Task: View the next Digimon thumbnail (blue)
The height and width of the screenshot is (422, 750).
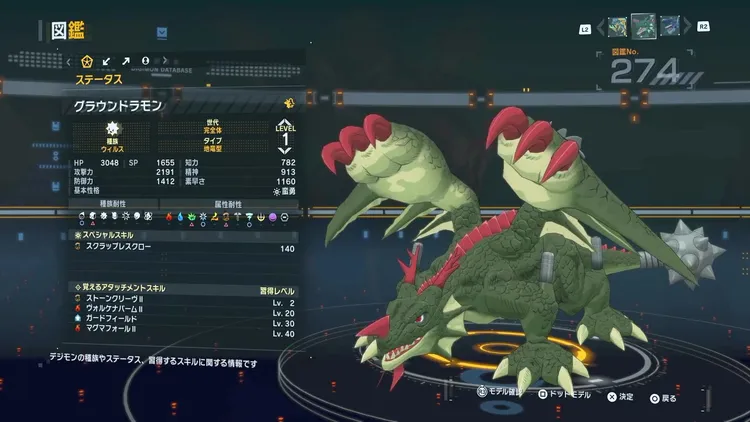Action: click(x=668, y=26)
